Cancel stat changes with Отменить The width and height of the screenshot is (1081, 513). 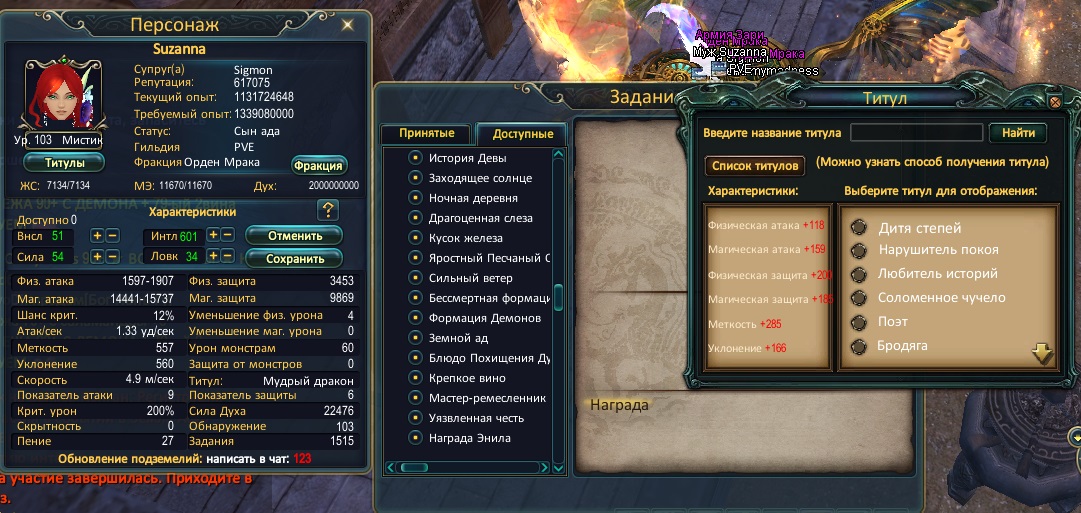294,236
